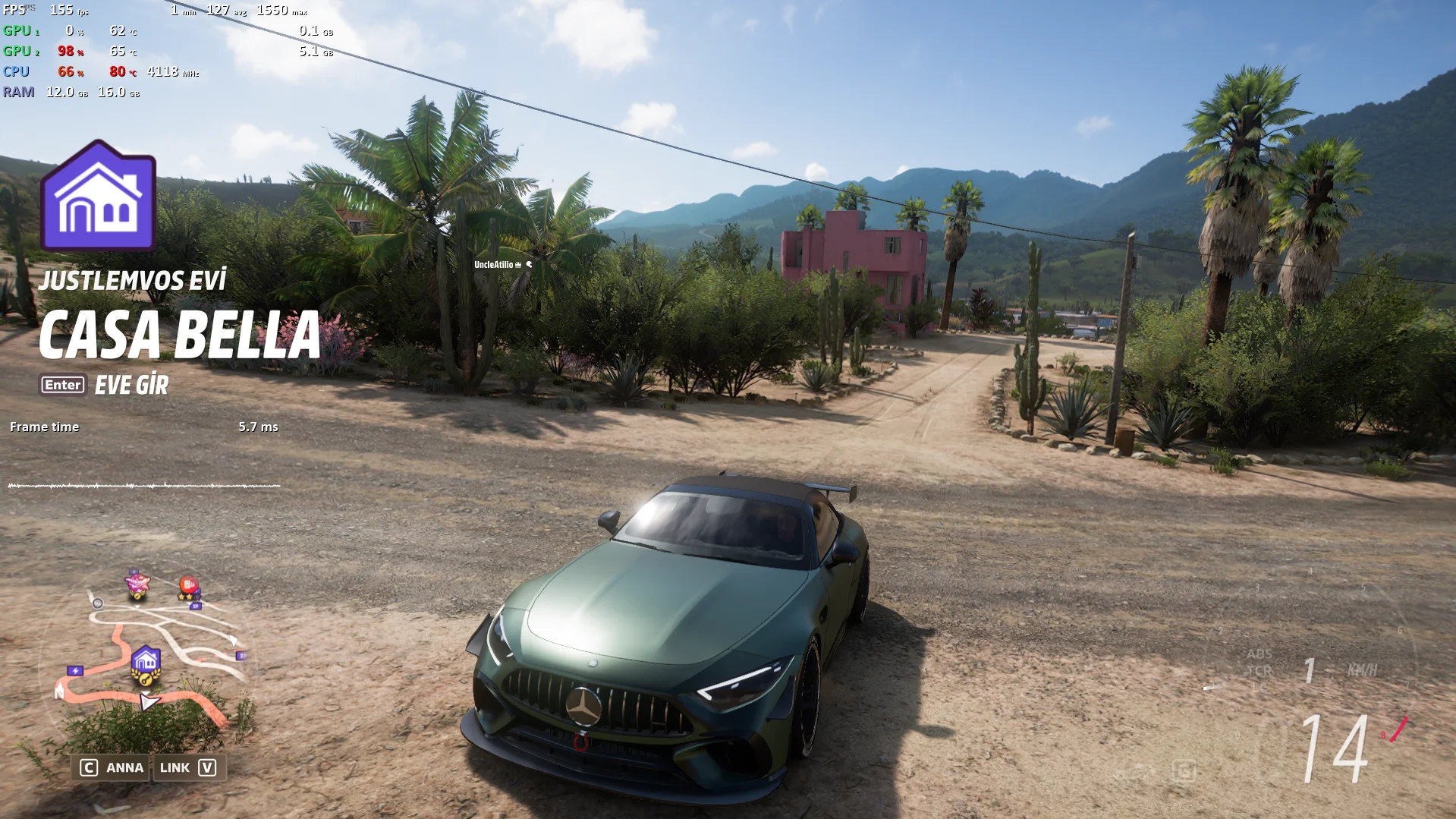The image size is (1456, 819).
Task: Click the purple house marker on minimap
Action: (145, 662)
